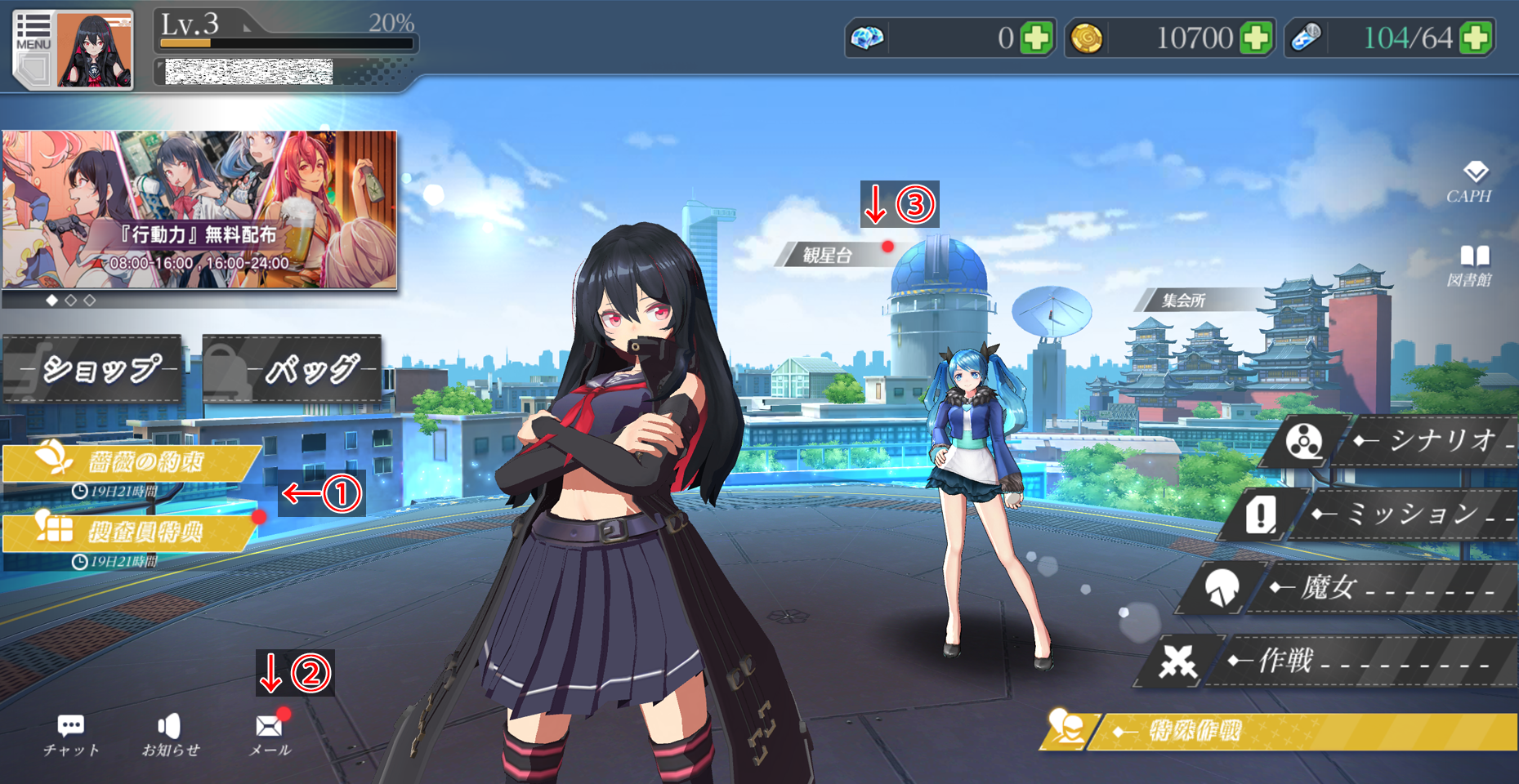
Task: Open the 行動力 無料配布 event banner
Action: tap(199, 210)
